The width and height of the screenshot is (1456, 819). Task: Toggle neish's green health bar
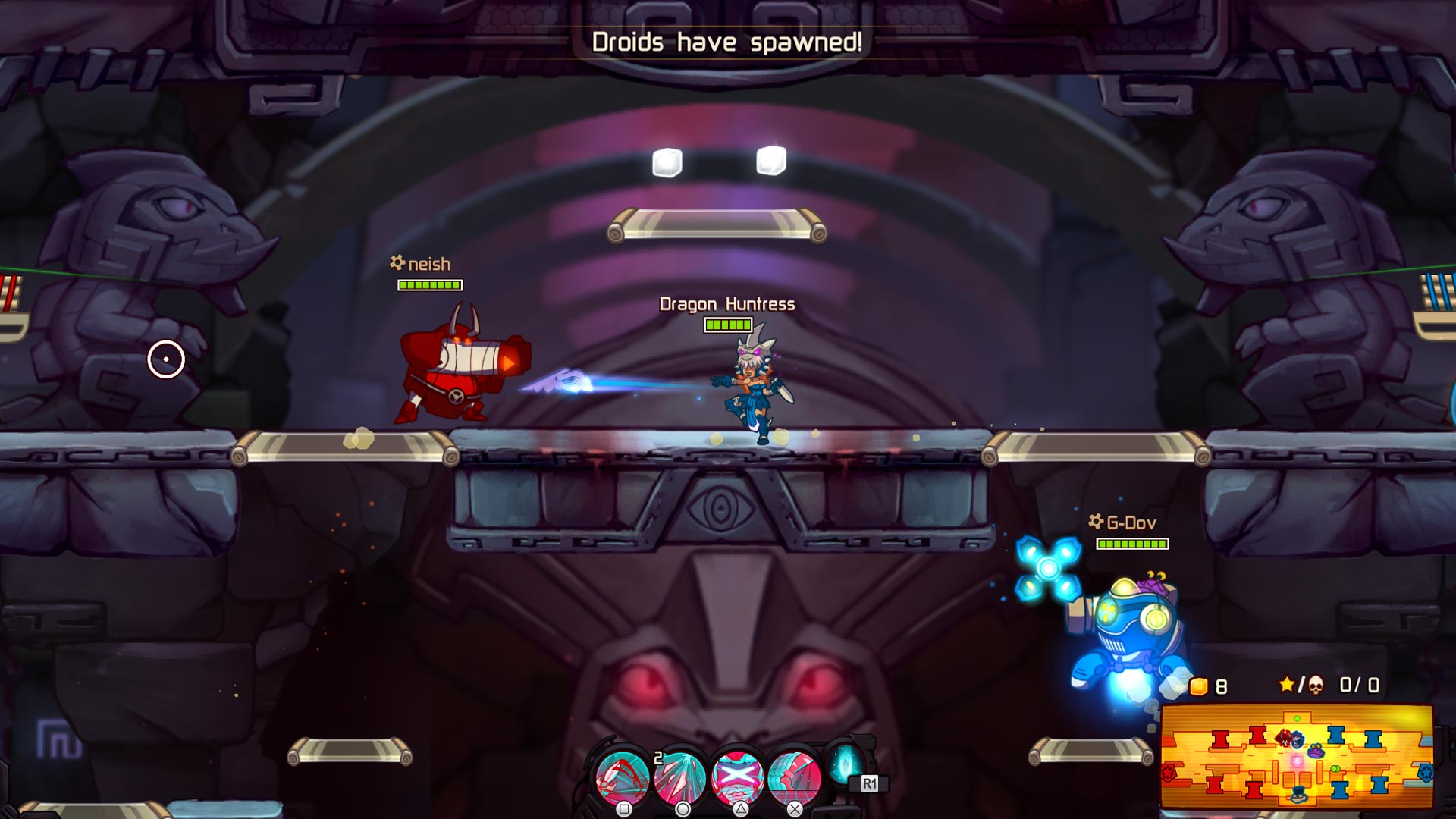429,287
